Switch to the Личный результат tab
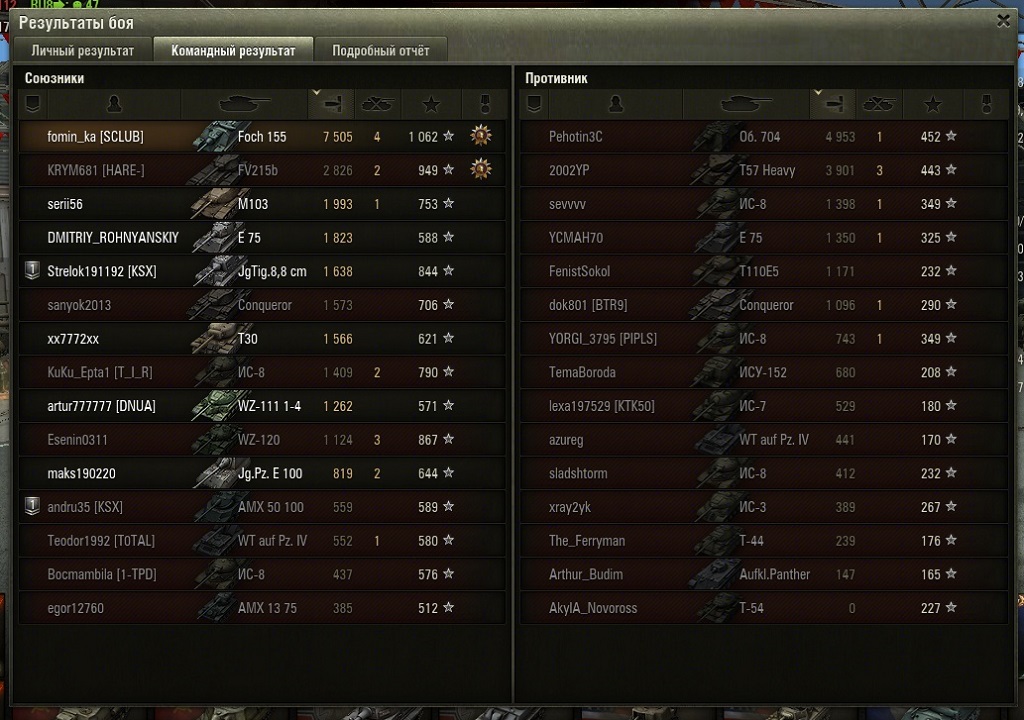This screenshot has height=720, width=1024. coord(82,50)
